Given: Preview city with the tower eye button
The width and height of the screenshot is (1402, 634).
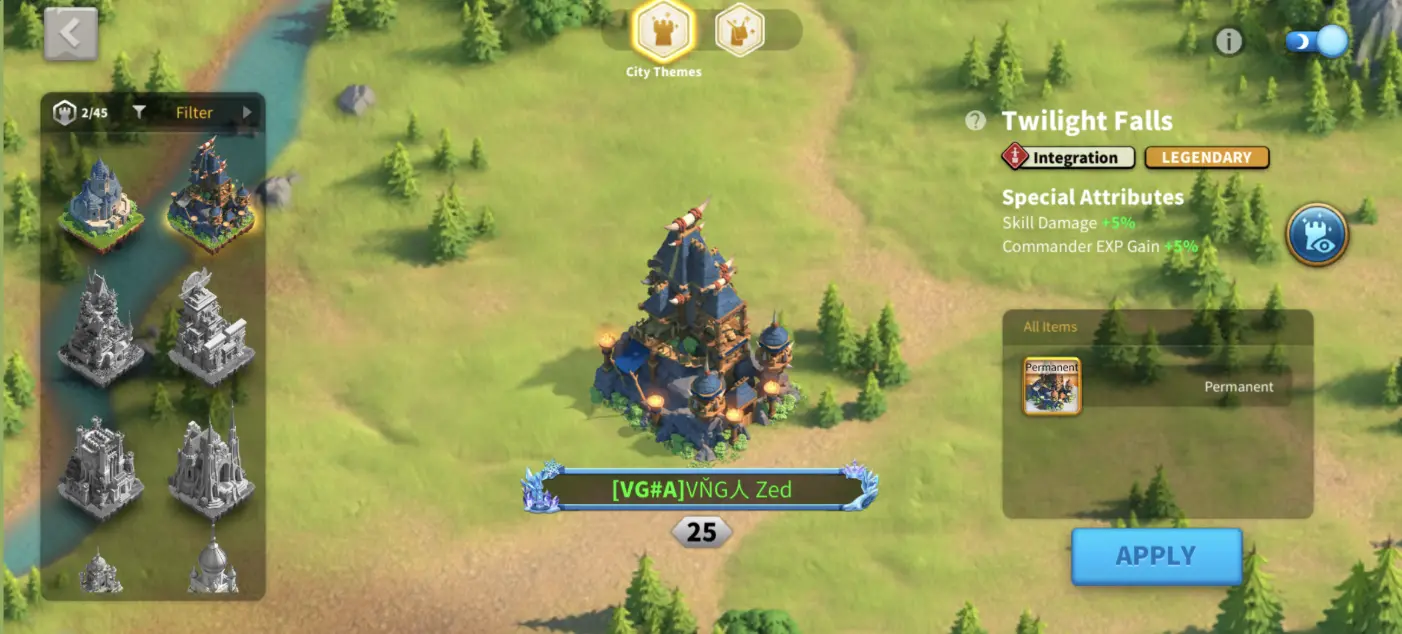Looking at the screenshot, I should [1317, 235].
